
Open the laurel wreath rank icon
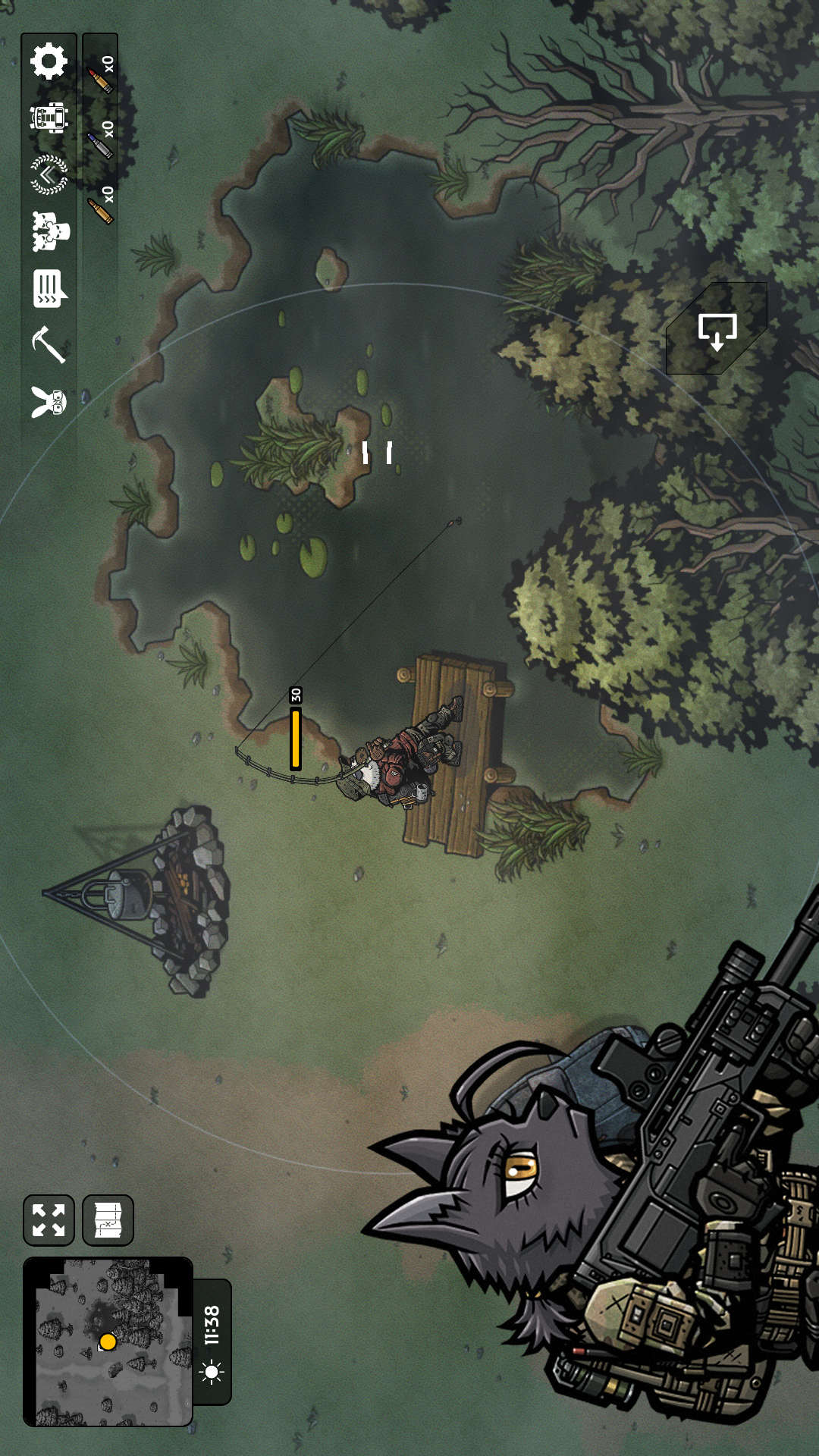tap(49, 174)
